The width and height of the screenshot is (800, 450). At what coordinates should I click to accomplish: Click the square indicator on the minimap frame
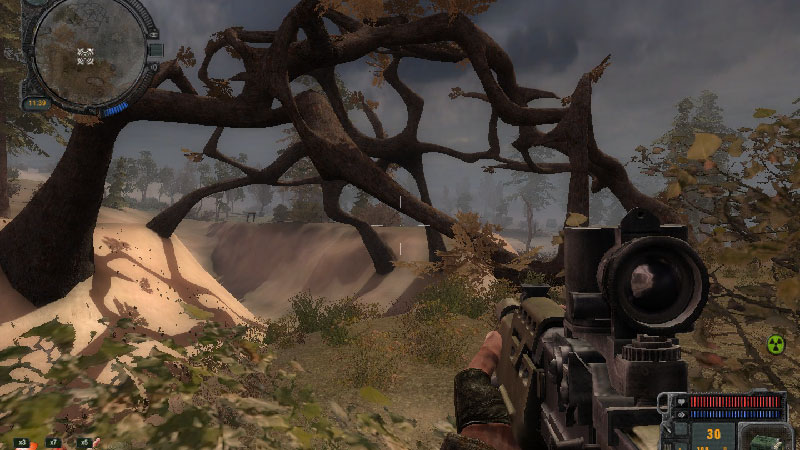pyautogui.click(x=155, y=49)
